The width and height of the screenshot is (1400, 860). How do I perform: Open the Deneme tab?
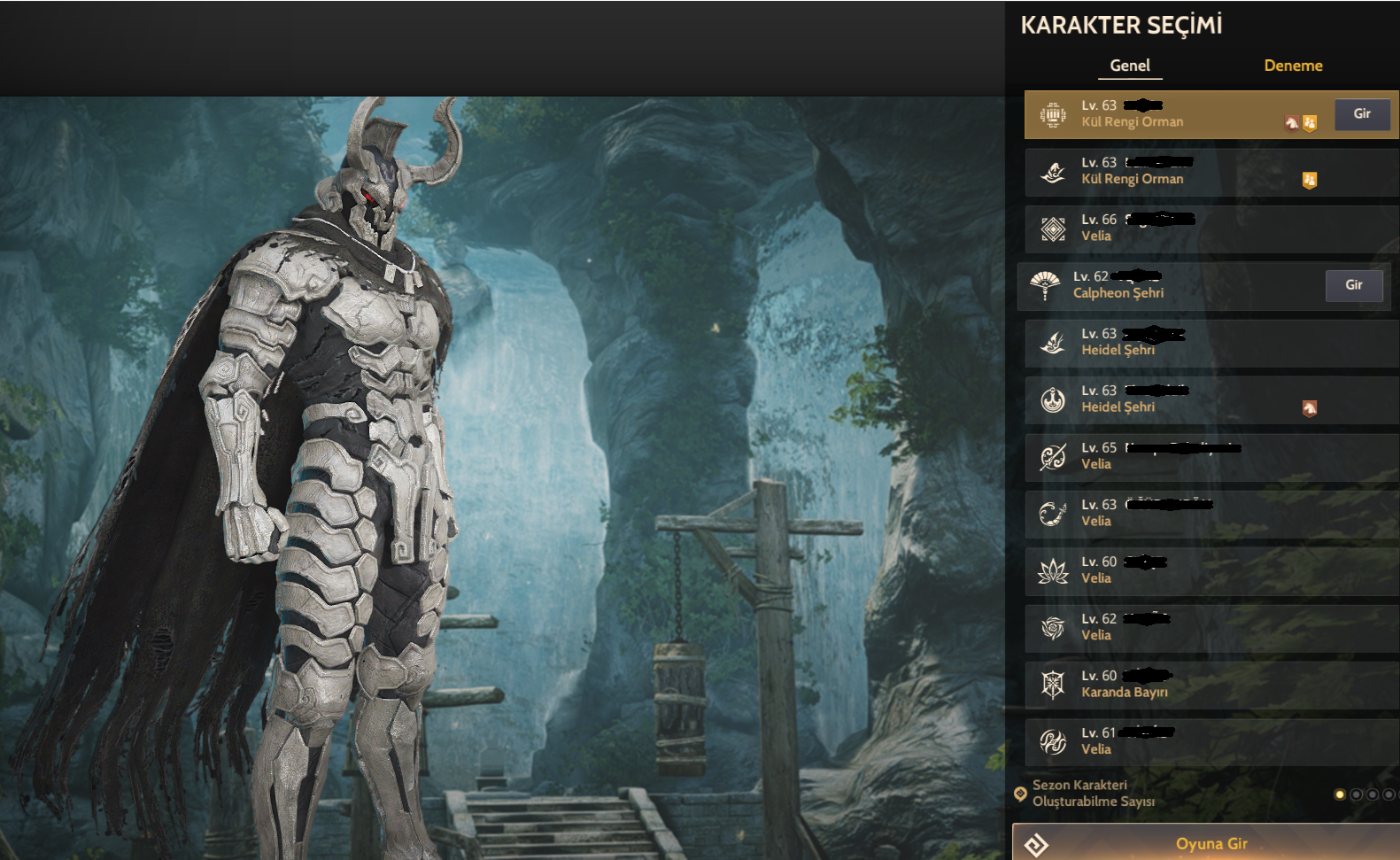coord(1293,66)
